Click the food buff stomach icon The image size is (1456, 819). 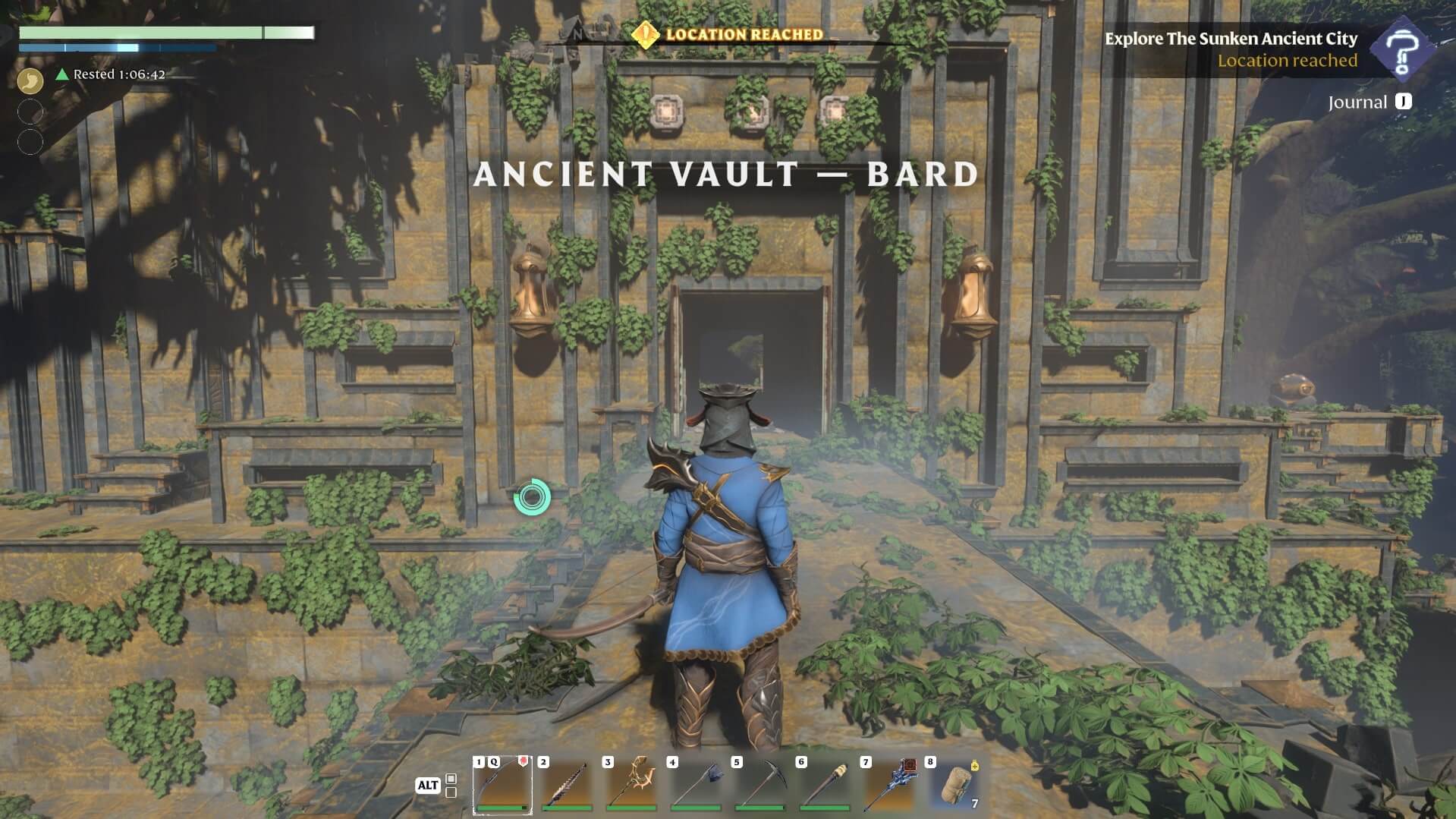coord(30,80)
